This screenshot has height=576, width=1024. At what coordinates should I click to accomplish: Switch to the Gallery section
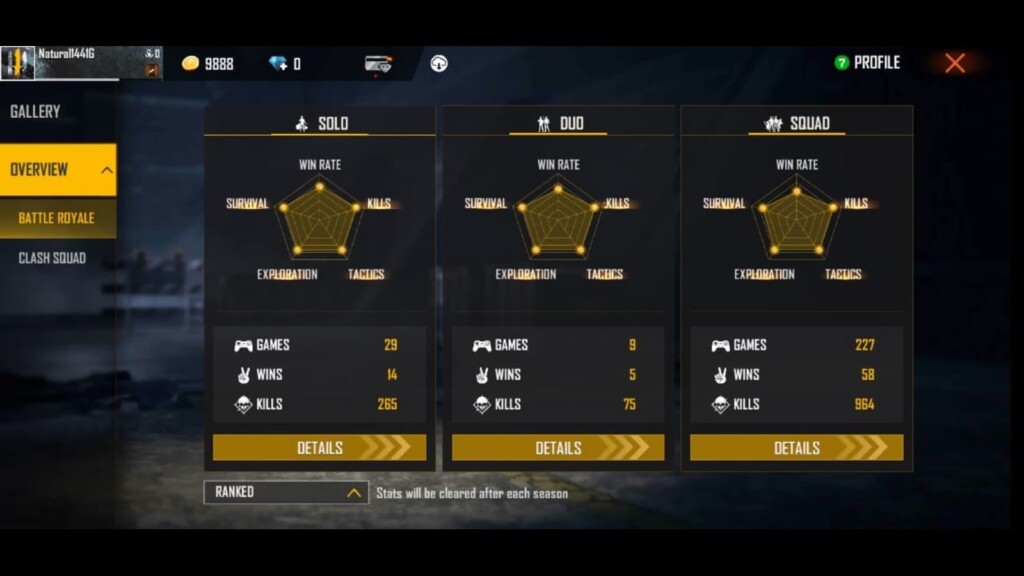pyautogui.click(x=36, y=112)
